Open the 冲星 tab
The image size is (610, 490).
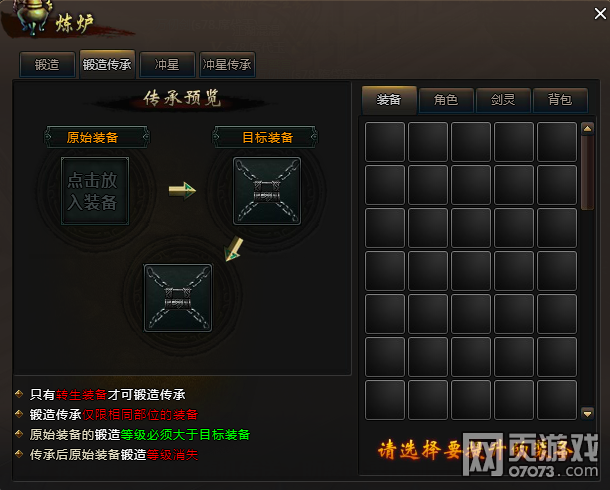(167, 65)
